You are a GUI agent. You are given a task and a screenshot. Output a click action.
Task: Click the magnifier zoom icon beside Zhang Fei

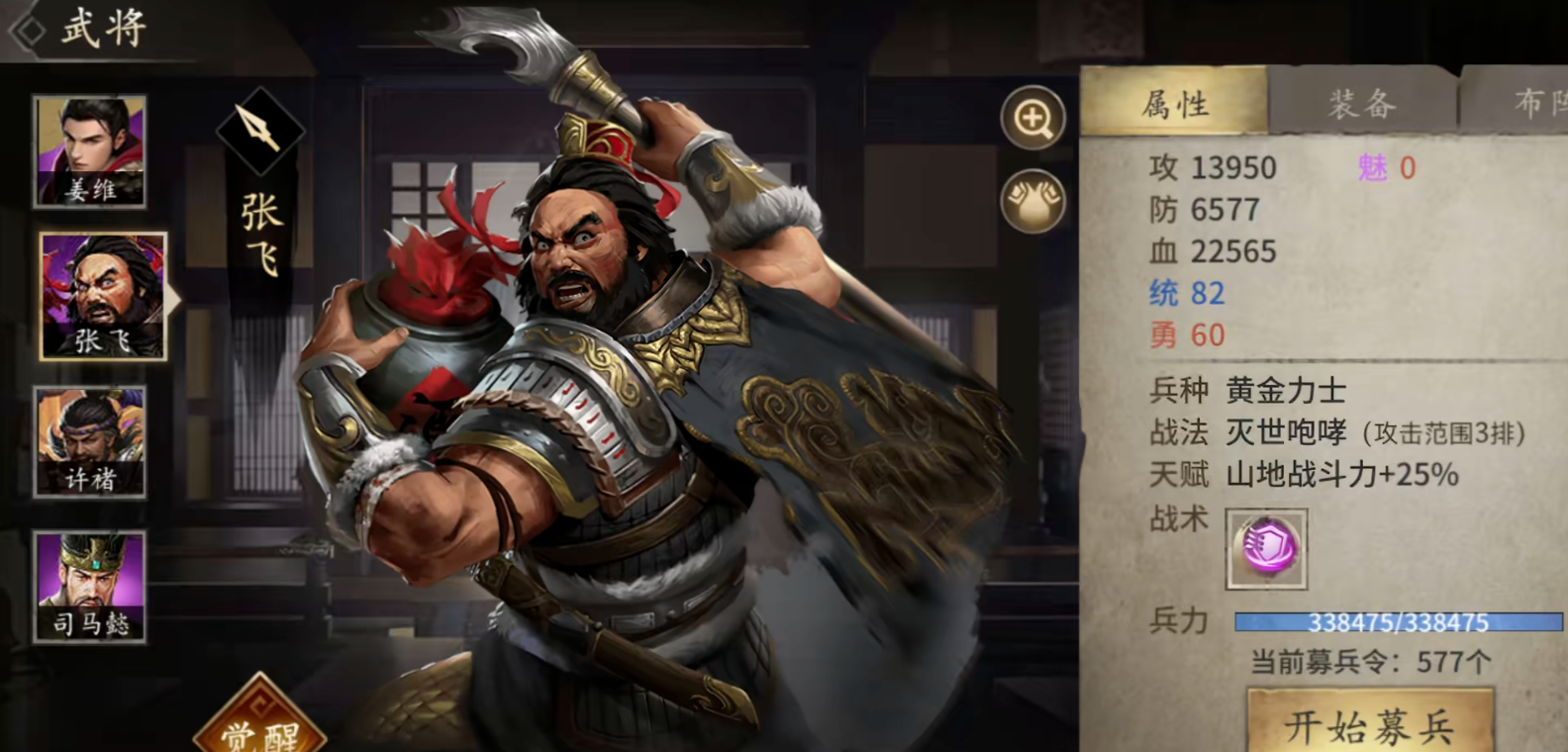1035,119
